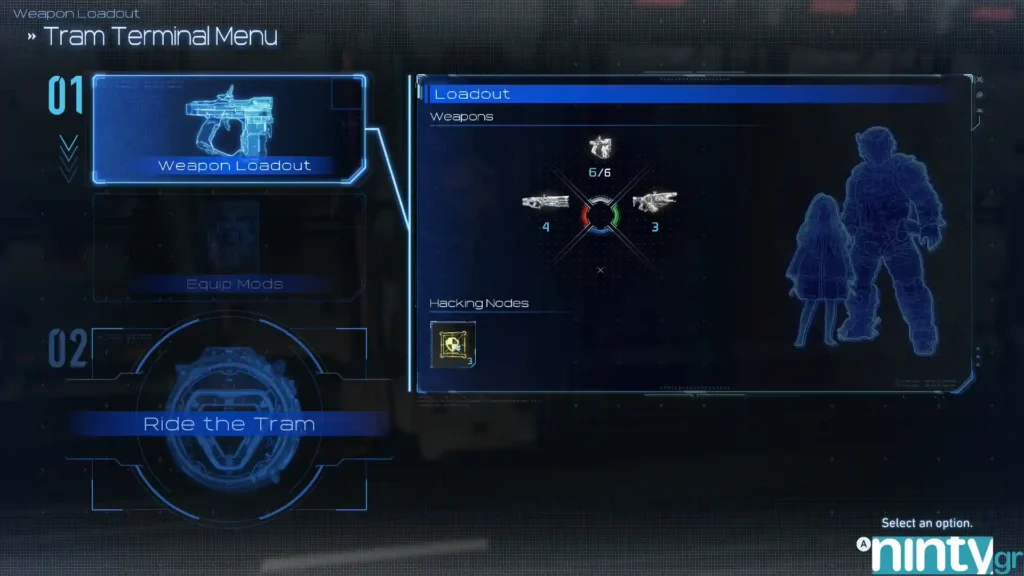Open the Weapon Loadout menu entry
The image size is (1024, 576).
229,130
